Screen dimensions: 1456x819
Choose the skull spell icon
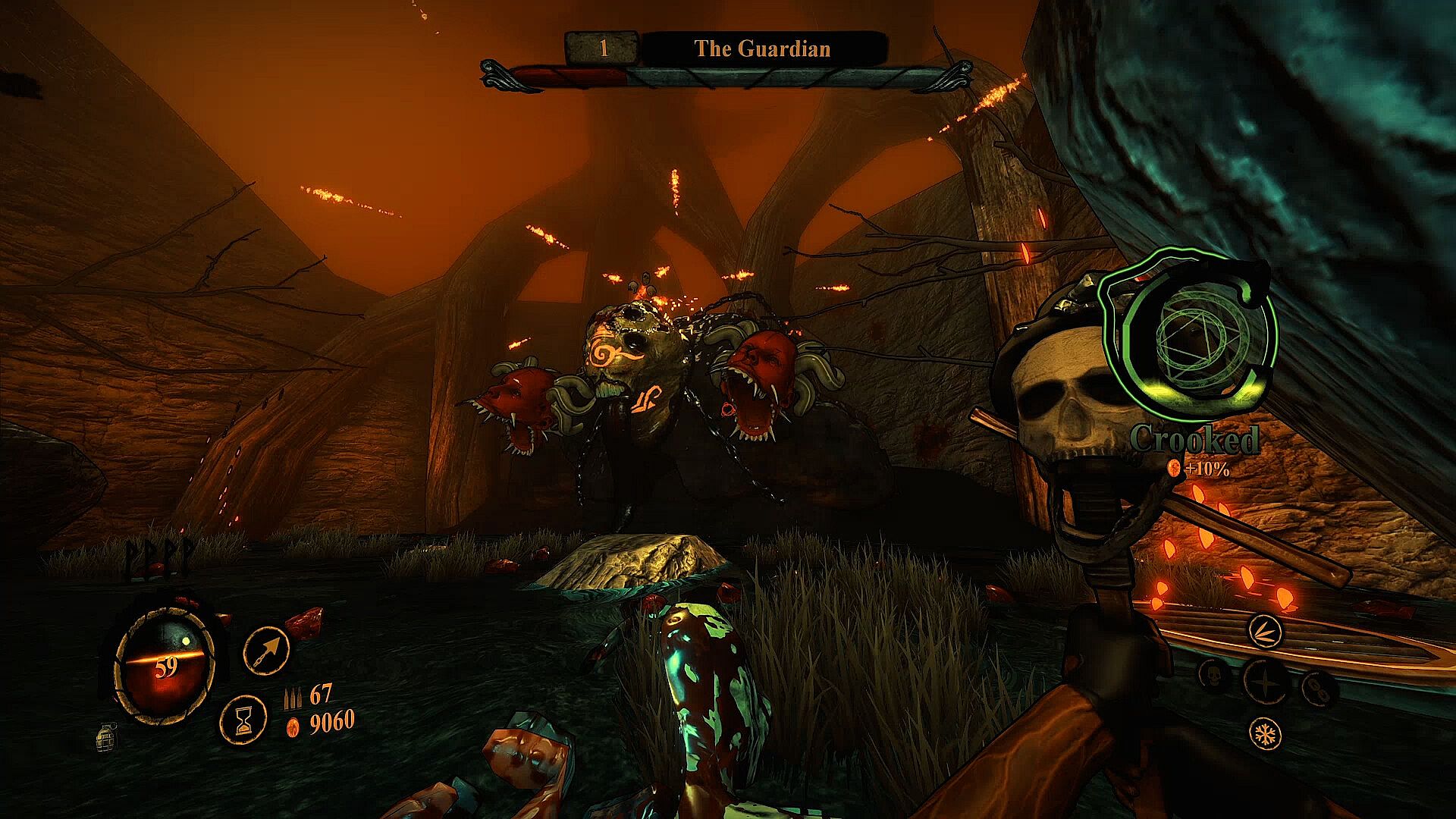point(1216,675)
